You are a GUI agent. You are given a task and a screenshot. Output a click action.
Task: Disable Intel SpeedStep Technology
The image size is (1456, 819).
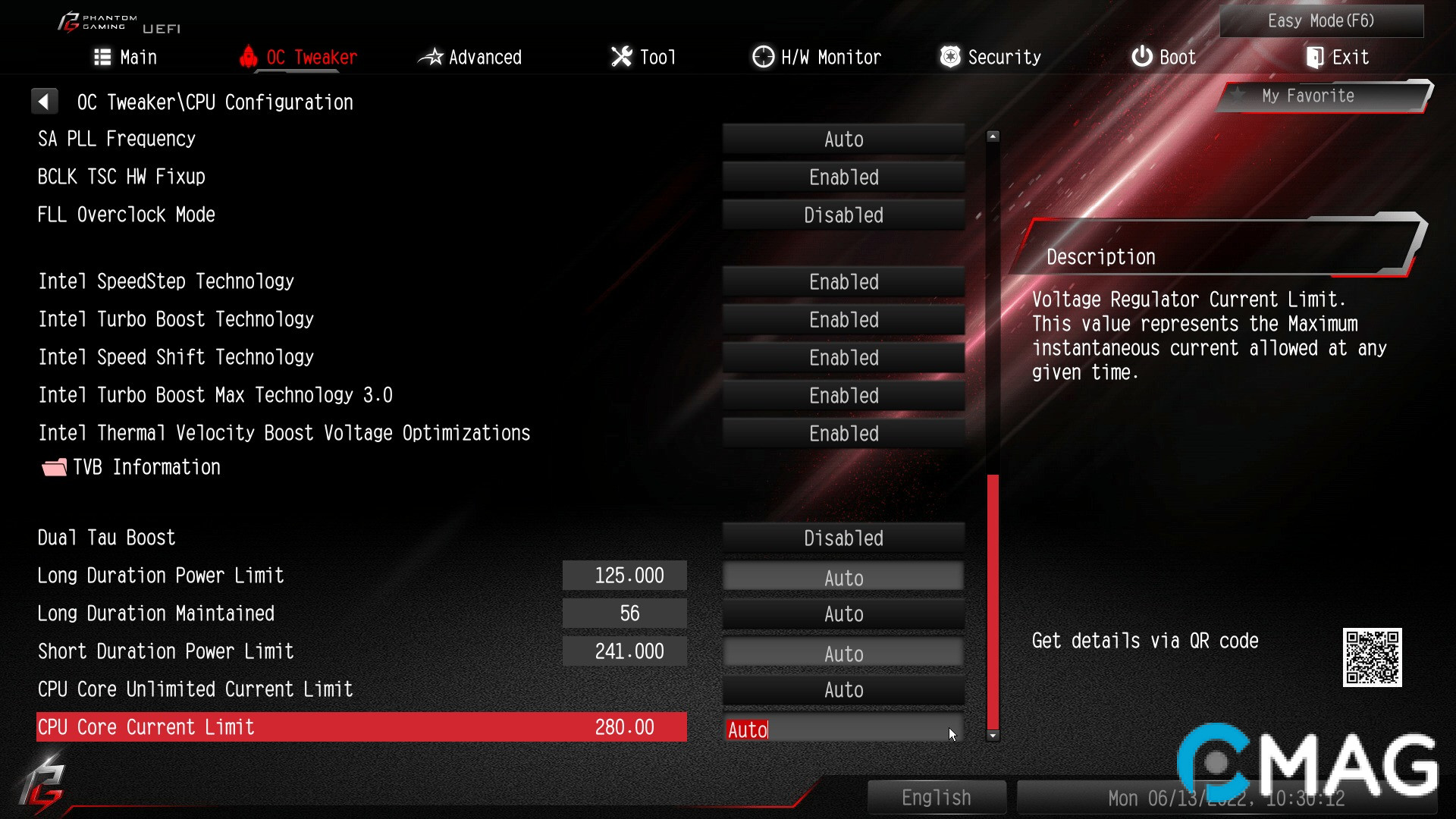tap(843, 281)
